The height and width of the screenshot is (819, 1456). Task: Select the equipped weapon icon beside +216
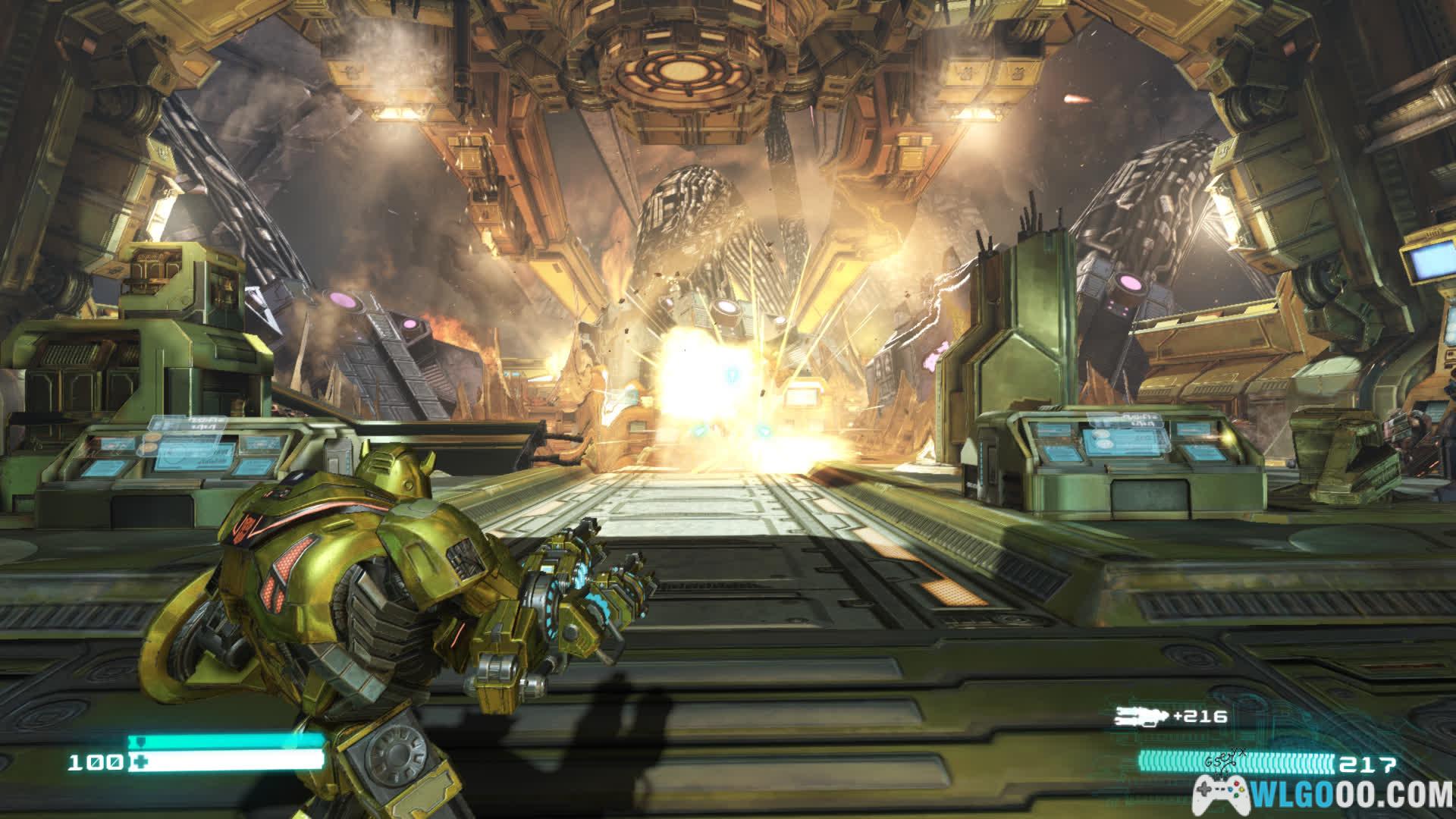coord(1140,717)
